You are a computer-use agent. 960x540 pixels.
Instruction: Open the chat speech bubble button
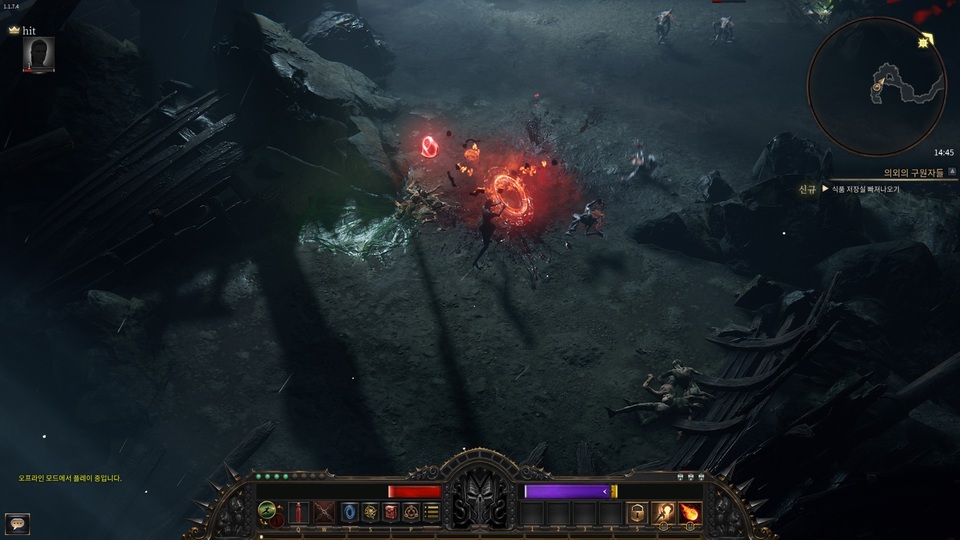click(17, 521)
